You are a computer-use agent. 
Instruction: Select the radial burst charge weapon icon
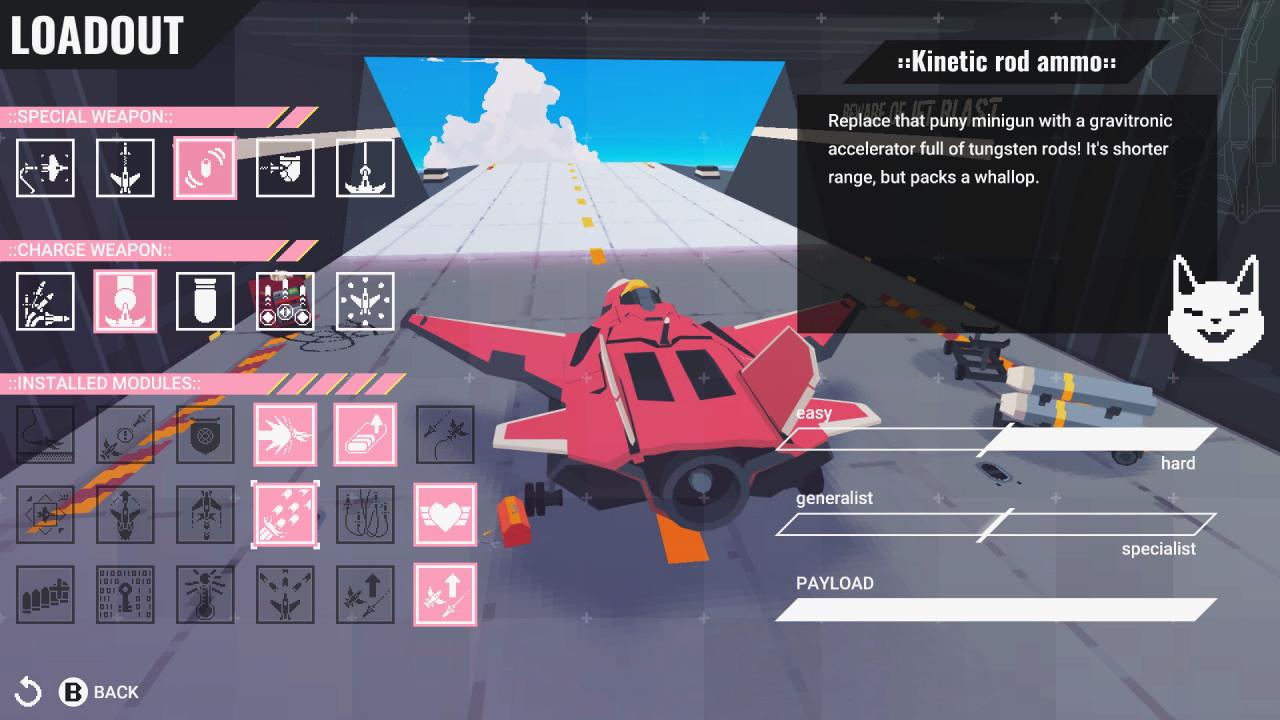pyautogui.click(x=365, y=301)
